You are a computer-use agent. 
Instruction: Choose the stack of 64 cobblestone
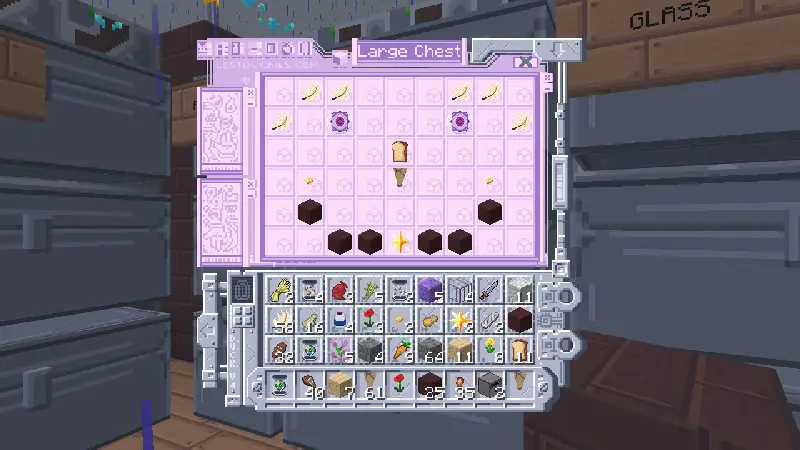tap(430, 350)
